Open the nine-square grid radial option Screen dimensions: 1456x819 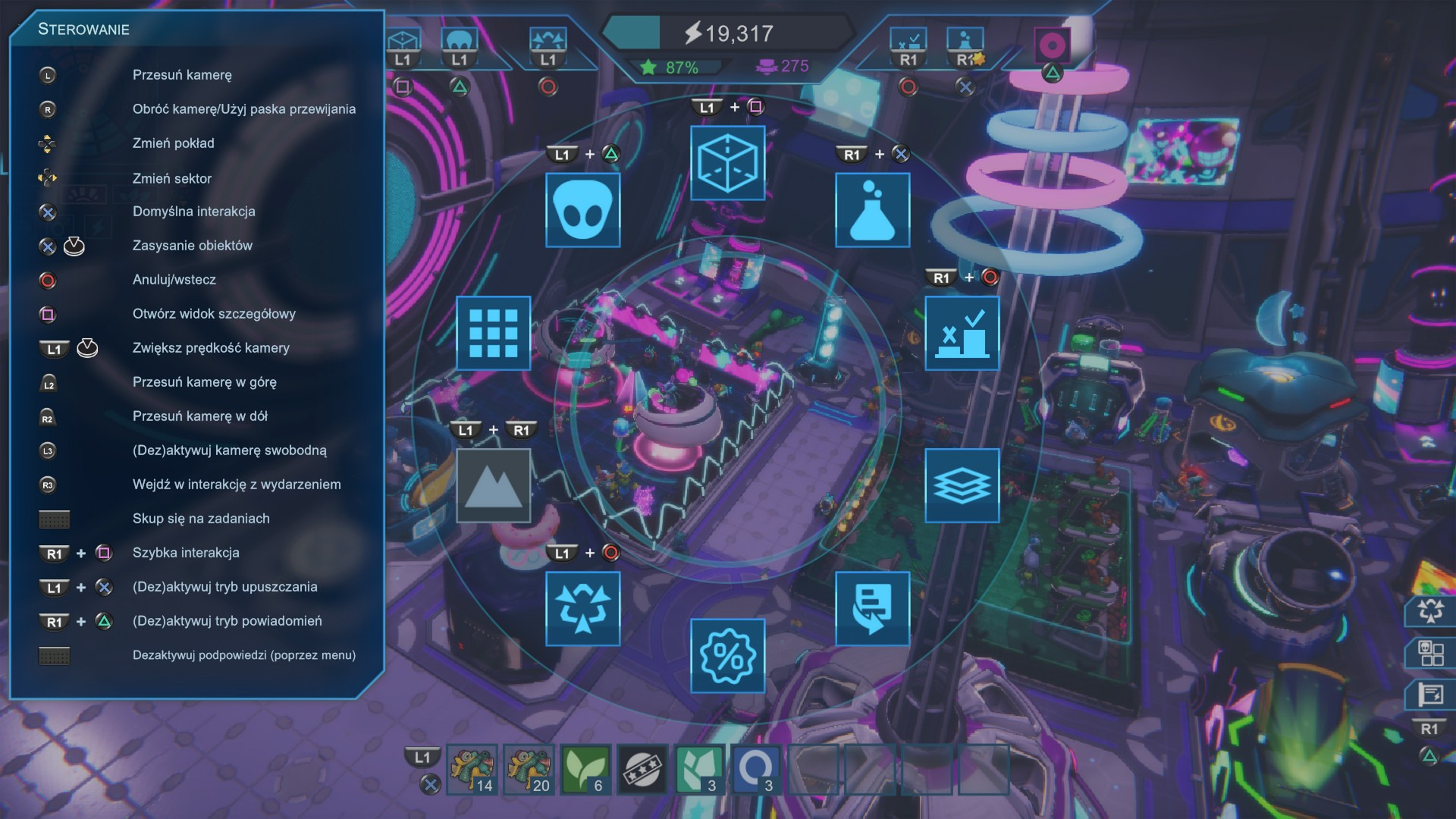[x=493, y=333]
